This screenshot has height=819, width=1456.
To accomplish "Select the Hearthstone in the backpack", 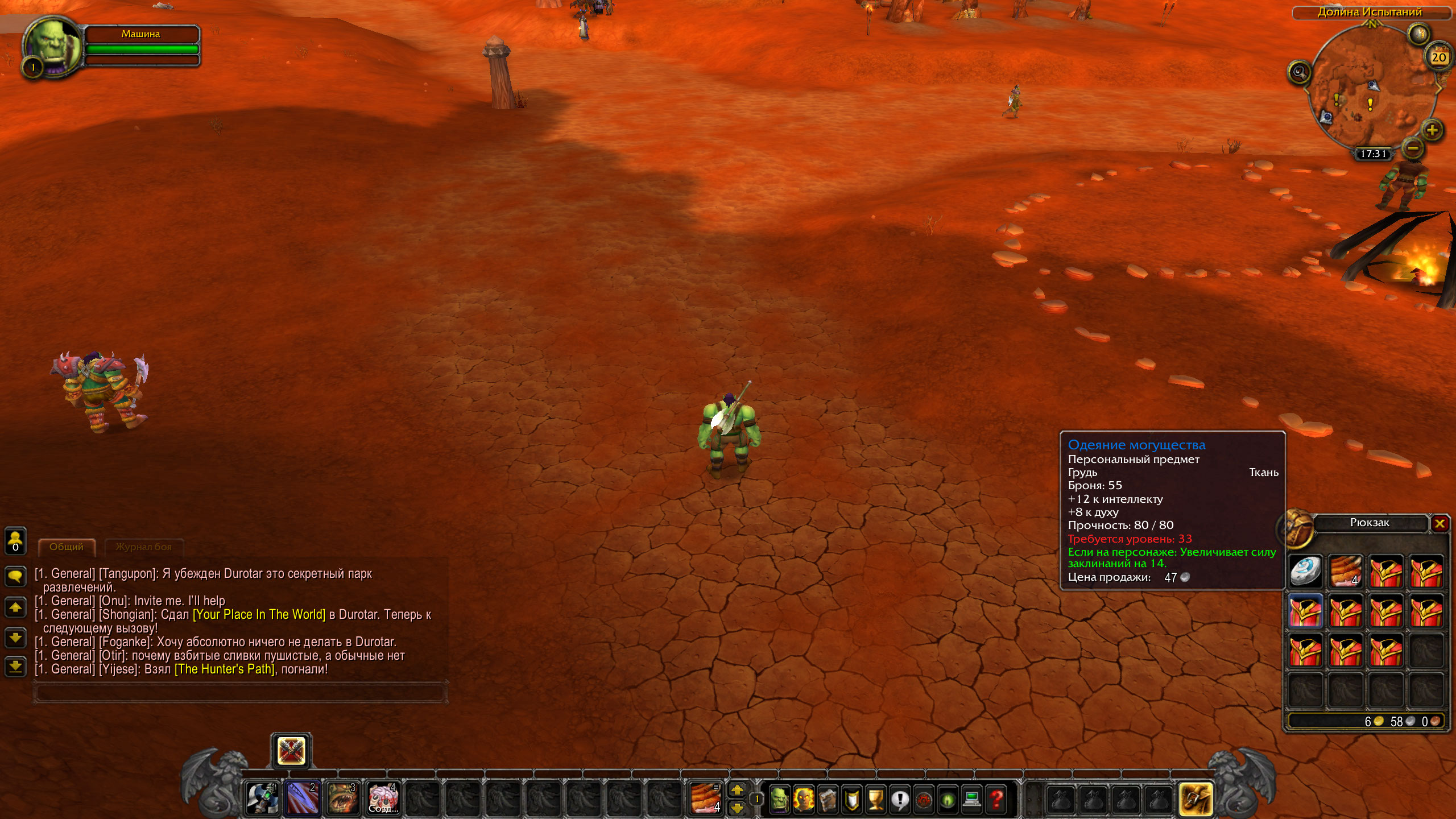I will (x=1305, y=571).
